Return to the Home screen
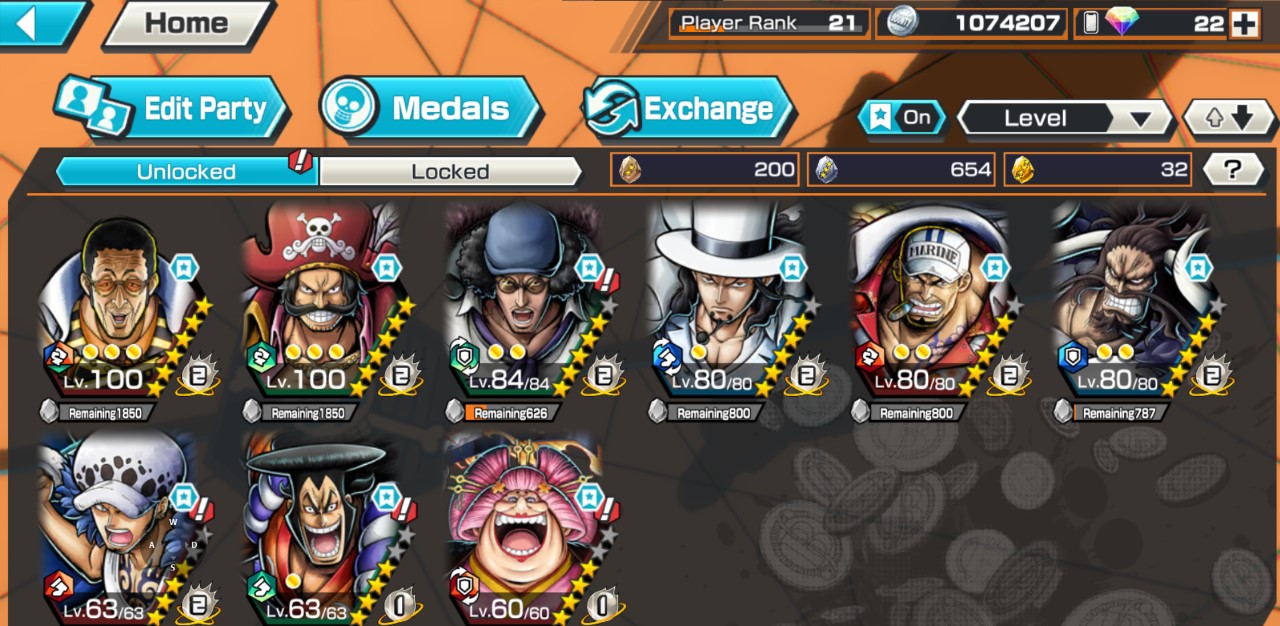Viewport: 1280px width, 626px height. click(186, 24)
